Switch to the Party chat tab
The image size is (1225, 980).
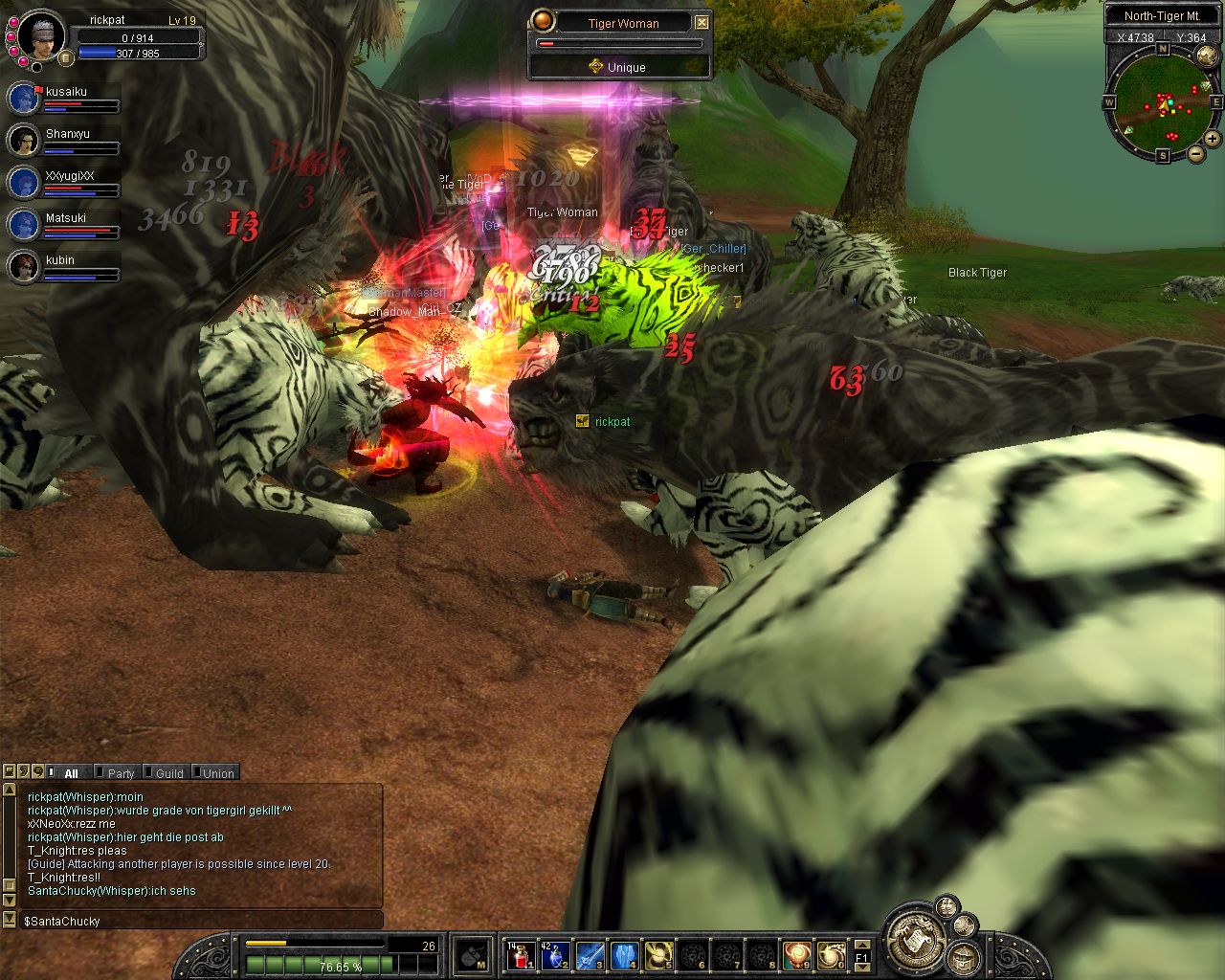point(121,773)
